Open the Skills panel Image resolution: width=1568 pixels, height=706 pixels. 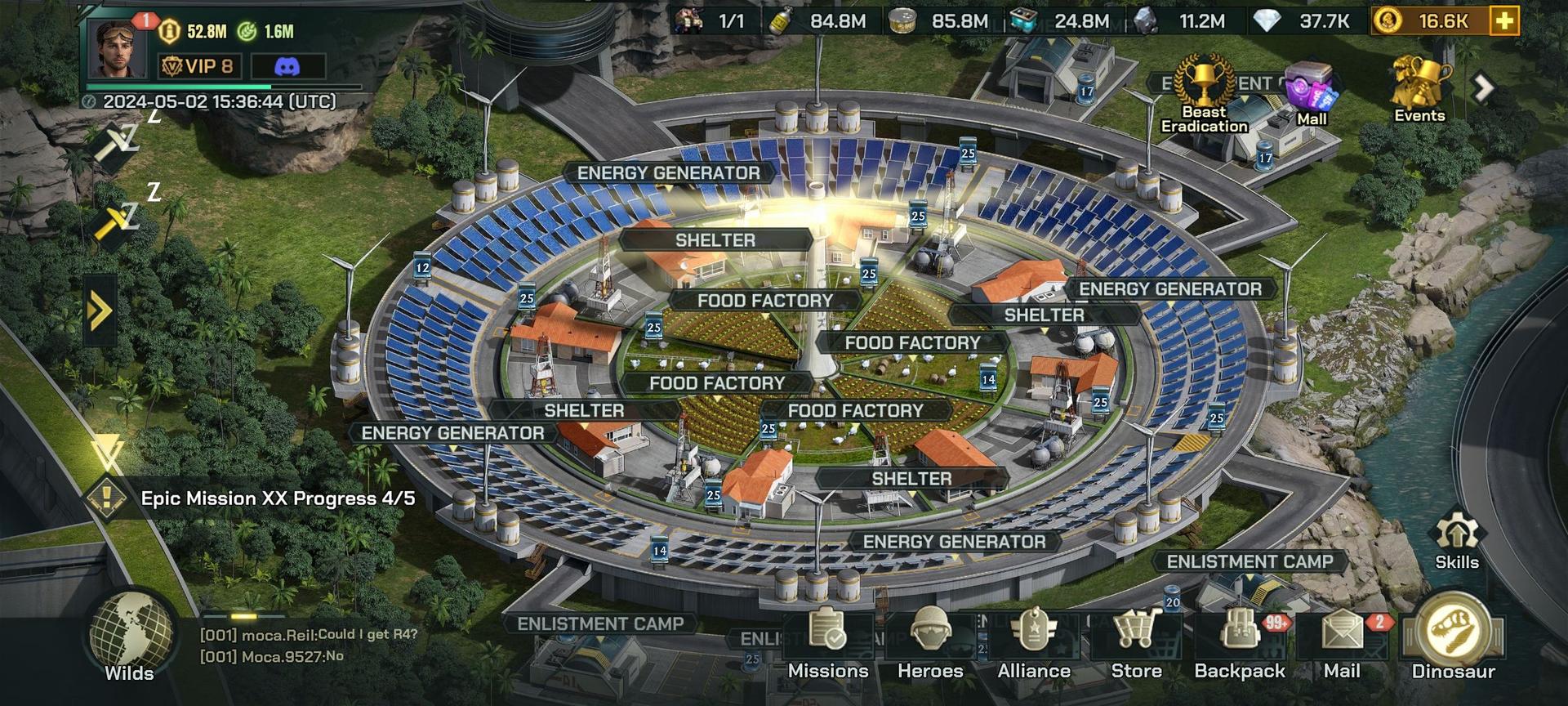[x=1456, y=540]
